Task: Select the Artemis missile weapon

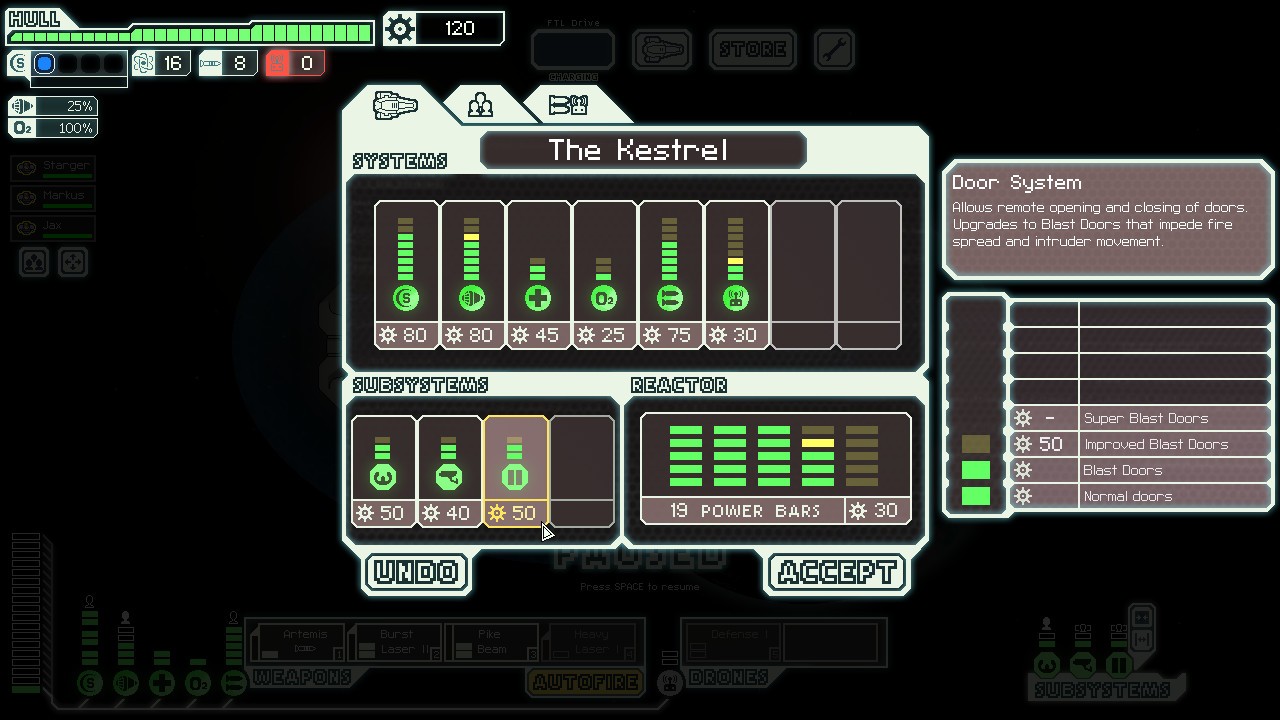Action: point(302,638)
